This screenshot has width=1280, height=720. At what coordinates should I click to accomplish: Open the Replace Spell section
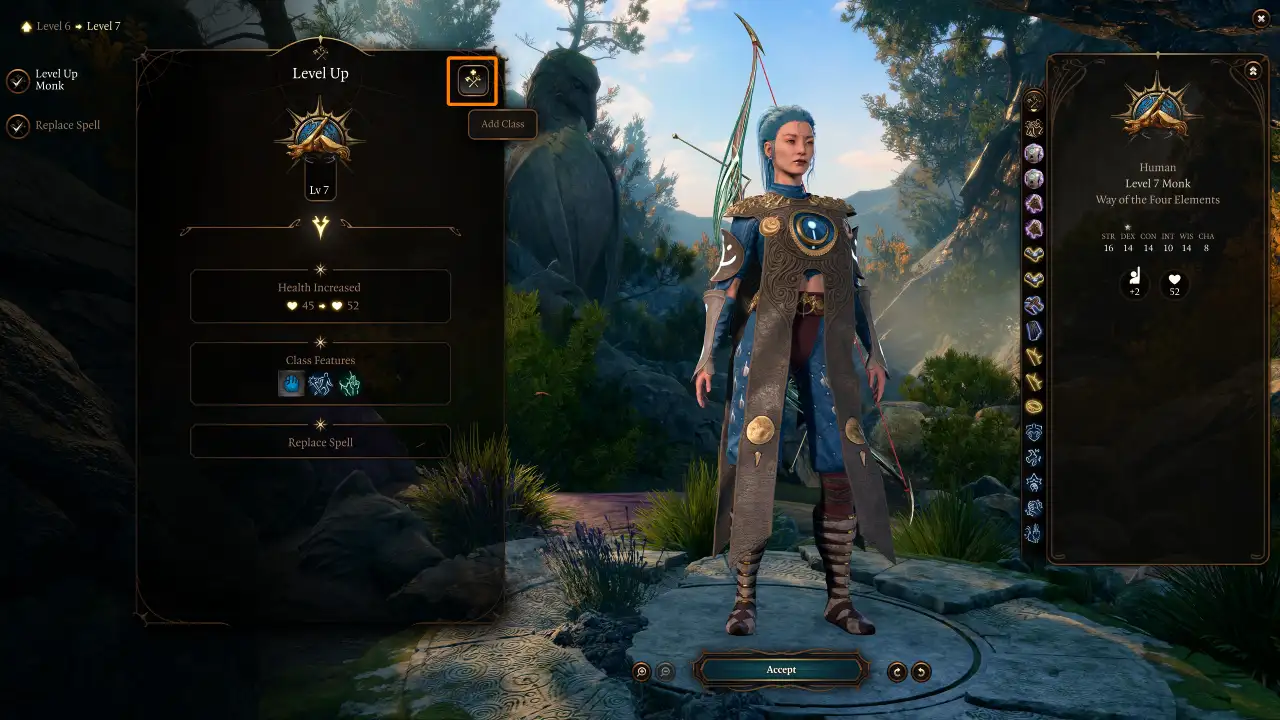320,441
